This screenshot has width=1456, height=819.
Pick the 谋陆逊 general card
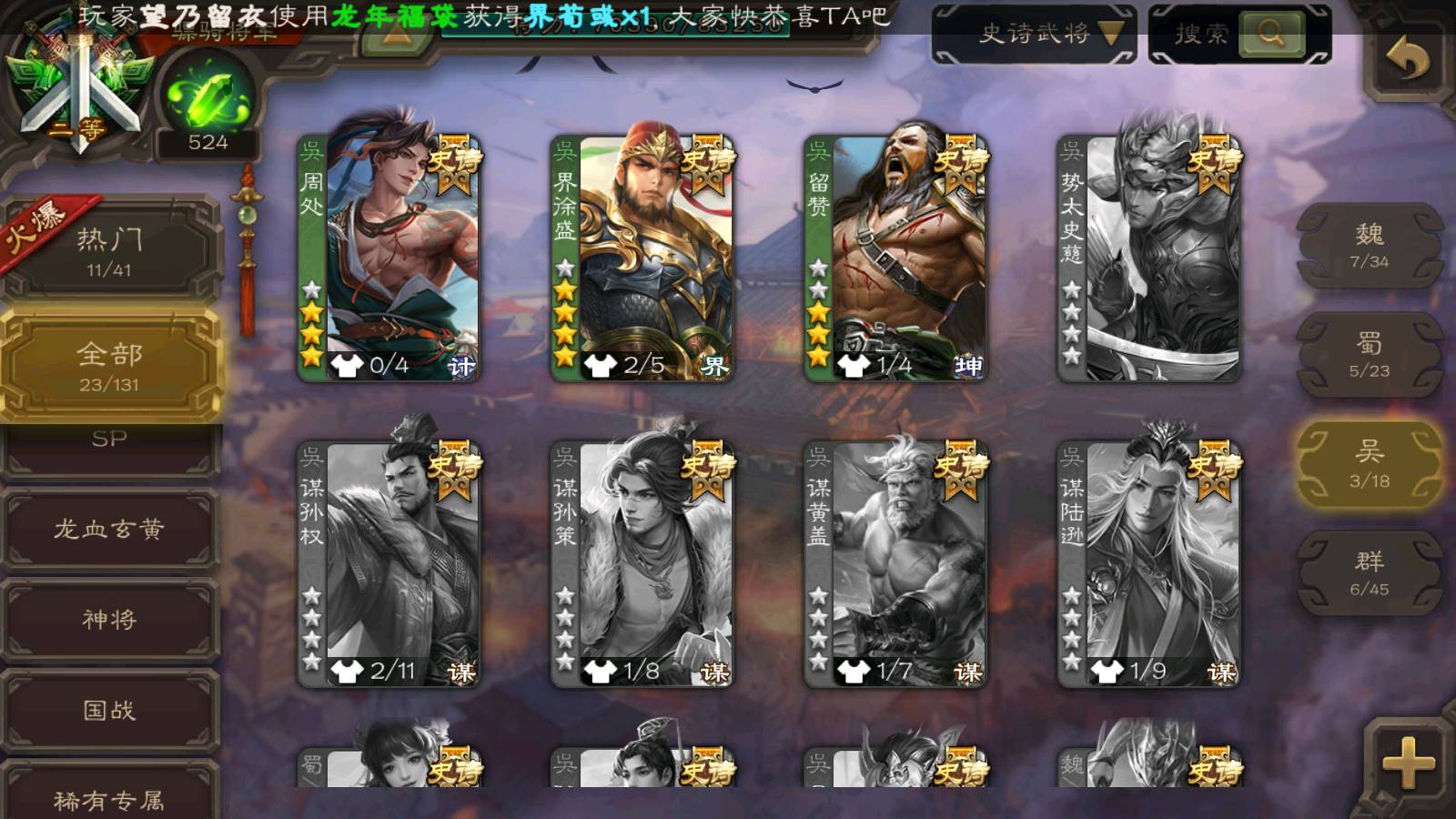[x=1148, y=564]
